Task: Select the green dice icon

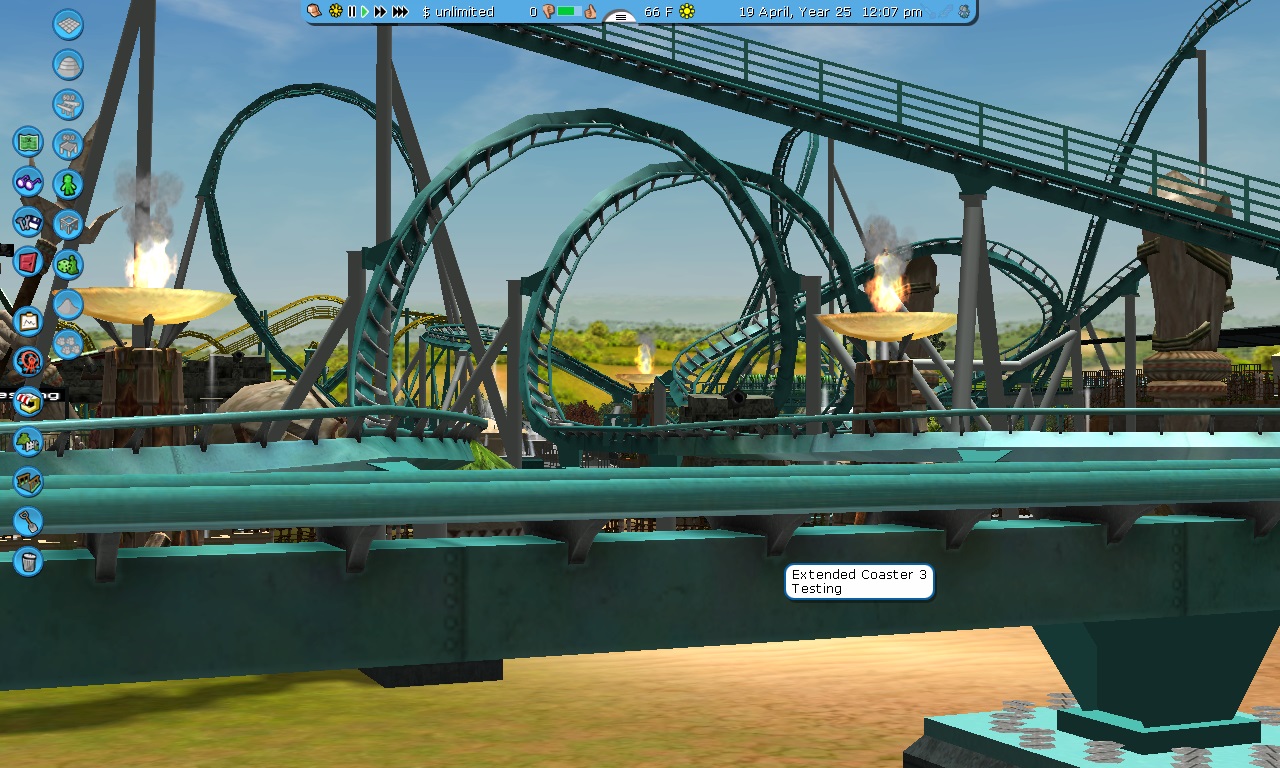Action: coord(68,265)
